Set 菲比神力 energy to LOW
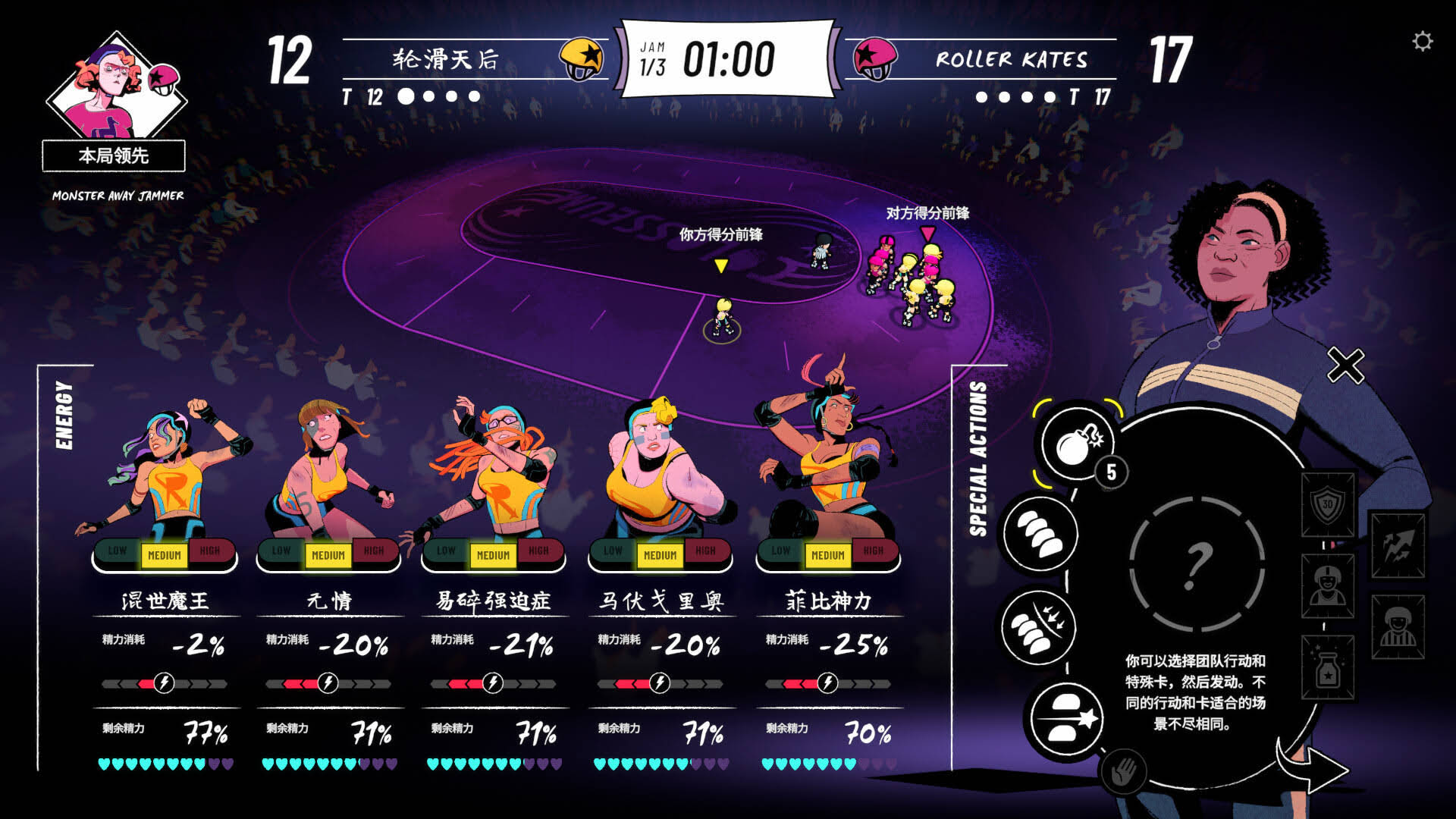This screenshot has height=819, width=1456. click(x=780, y=551)
